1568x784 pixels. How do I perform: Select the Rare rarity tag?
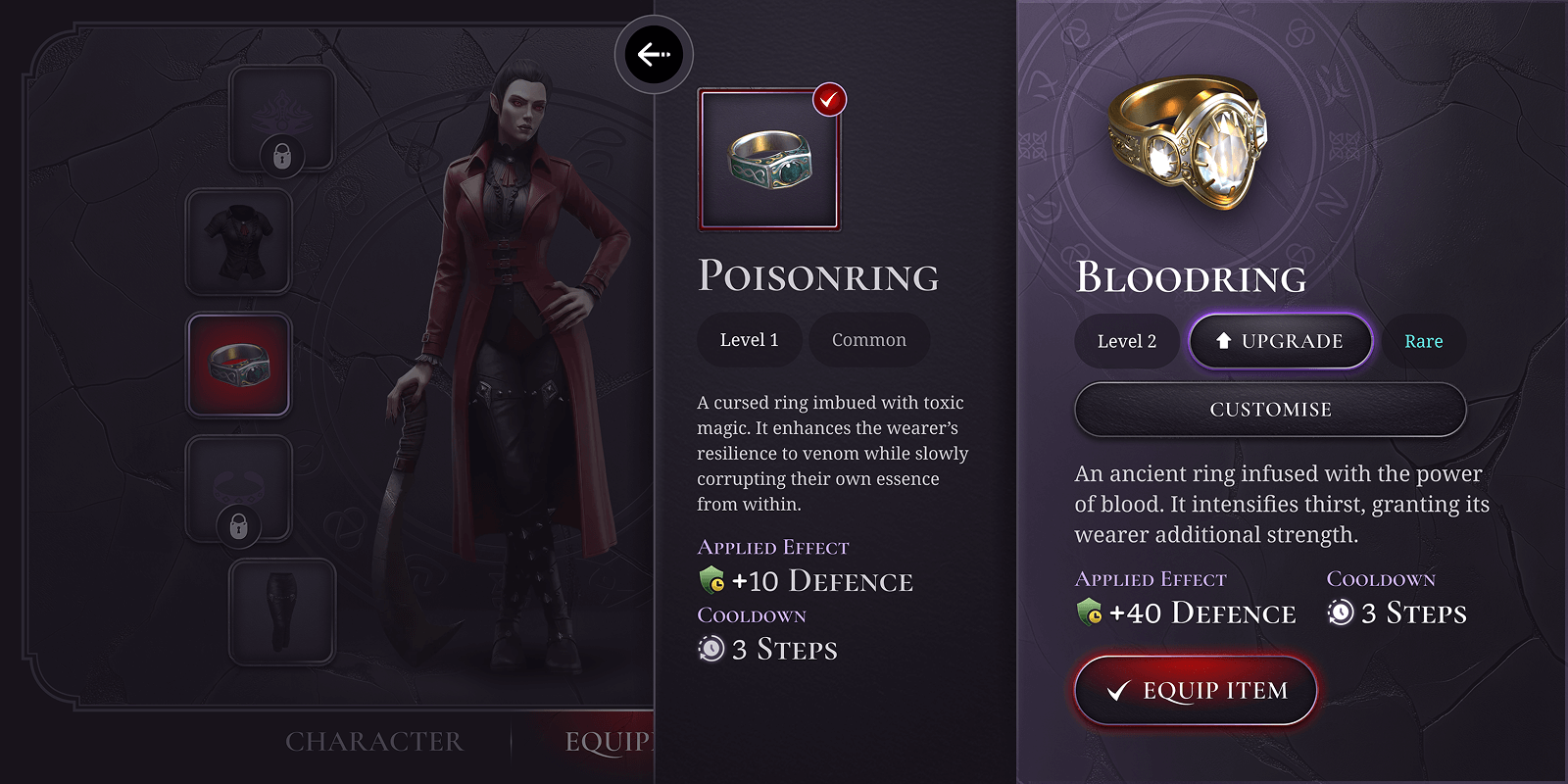(x=1424, y=341)
